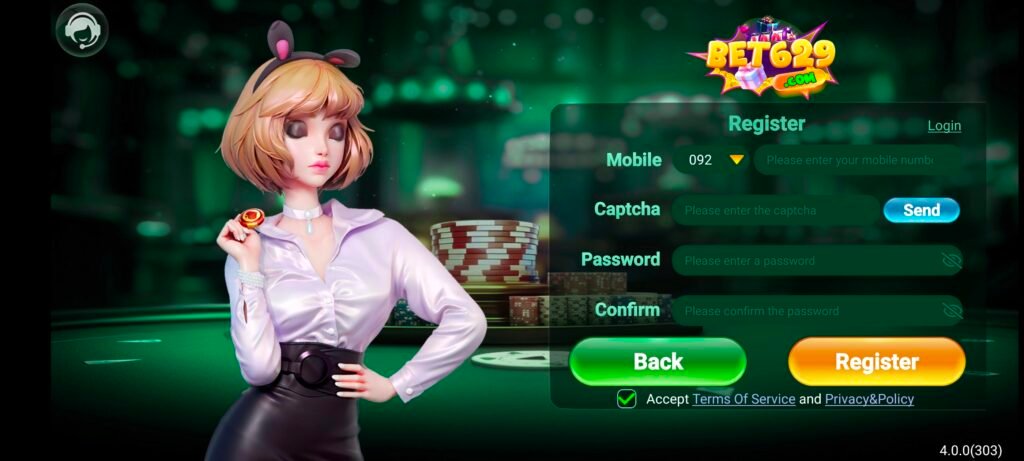
Task: Open the 092 country code dropdown
Action: tap(711, 160)
